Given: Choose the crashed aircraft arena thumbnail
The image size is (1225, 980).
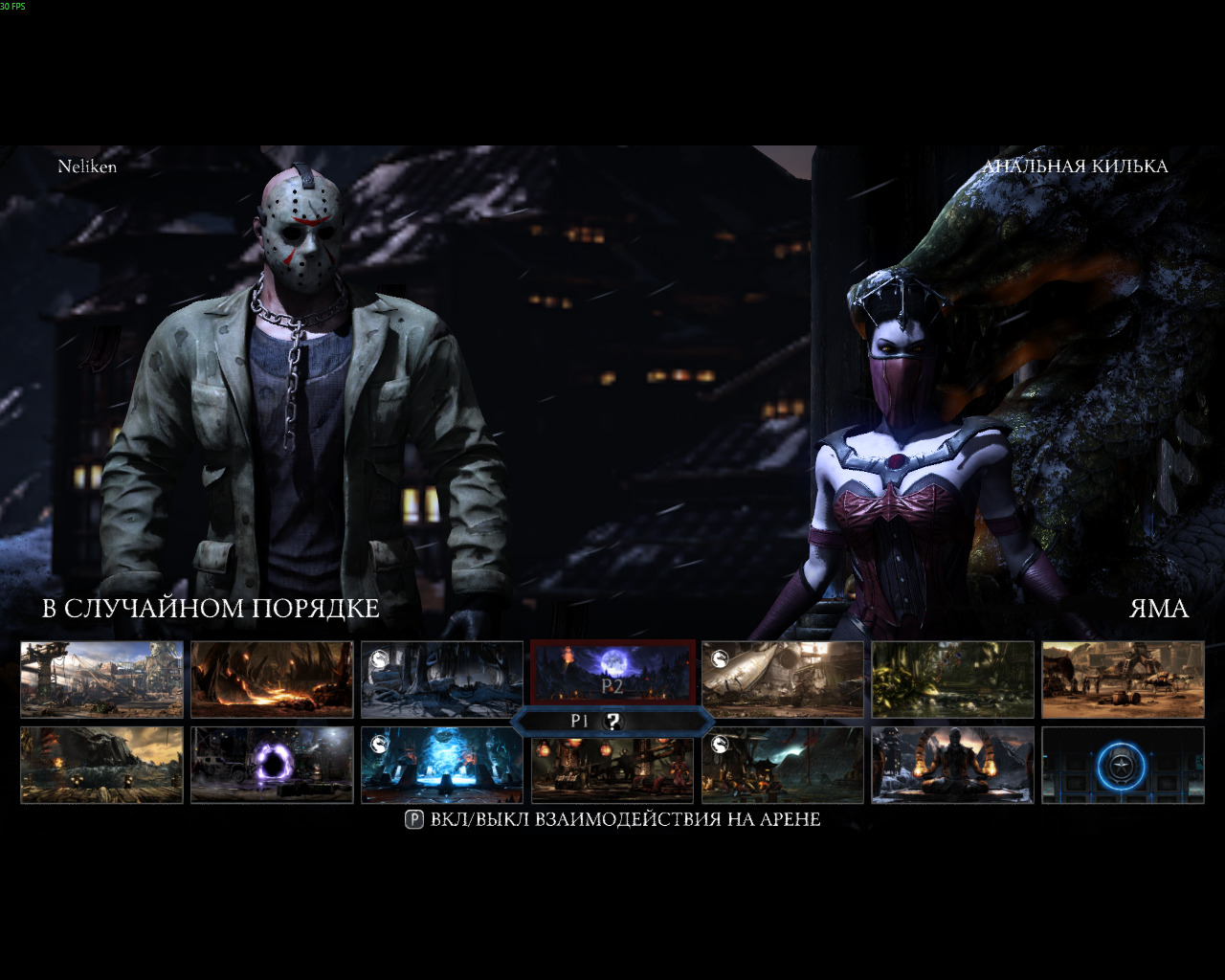Looking at the screenshot, I should coord(783,679).
